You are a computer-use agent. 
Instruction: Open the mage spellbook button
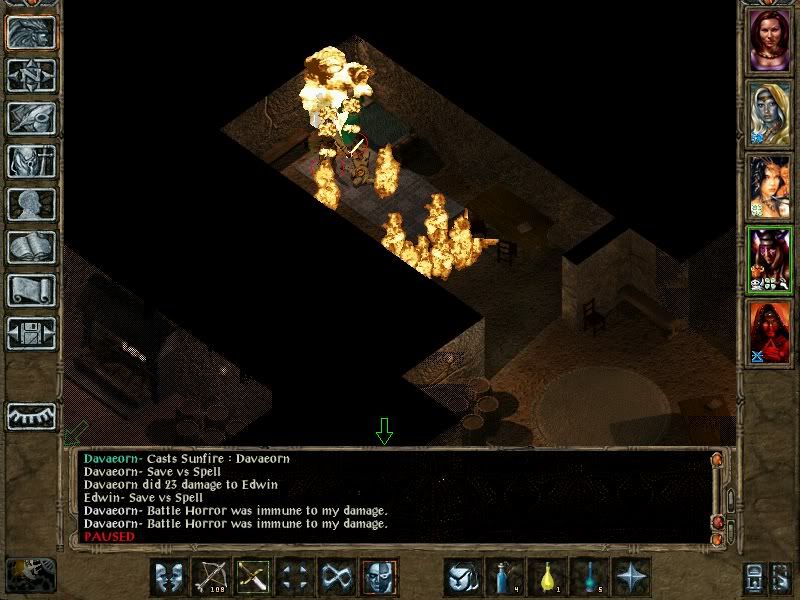tap(31, 247)
